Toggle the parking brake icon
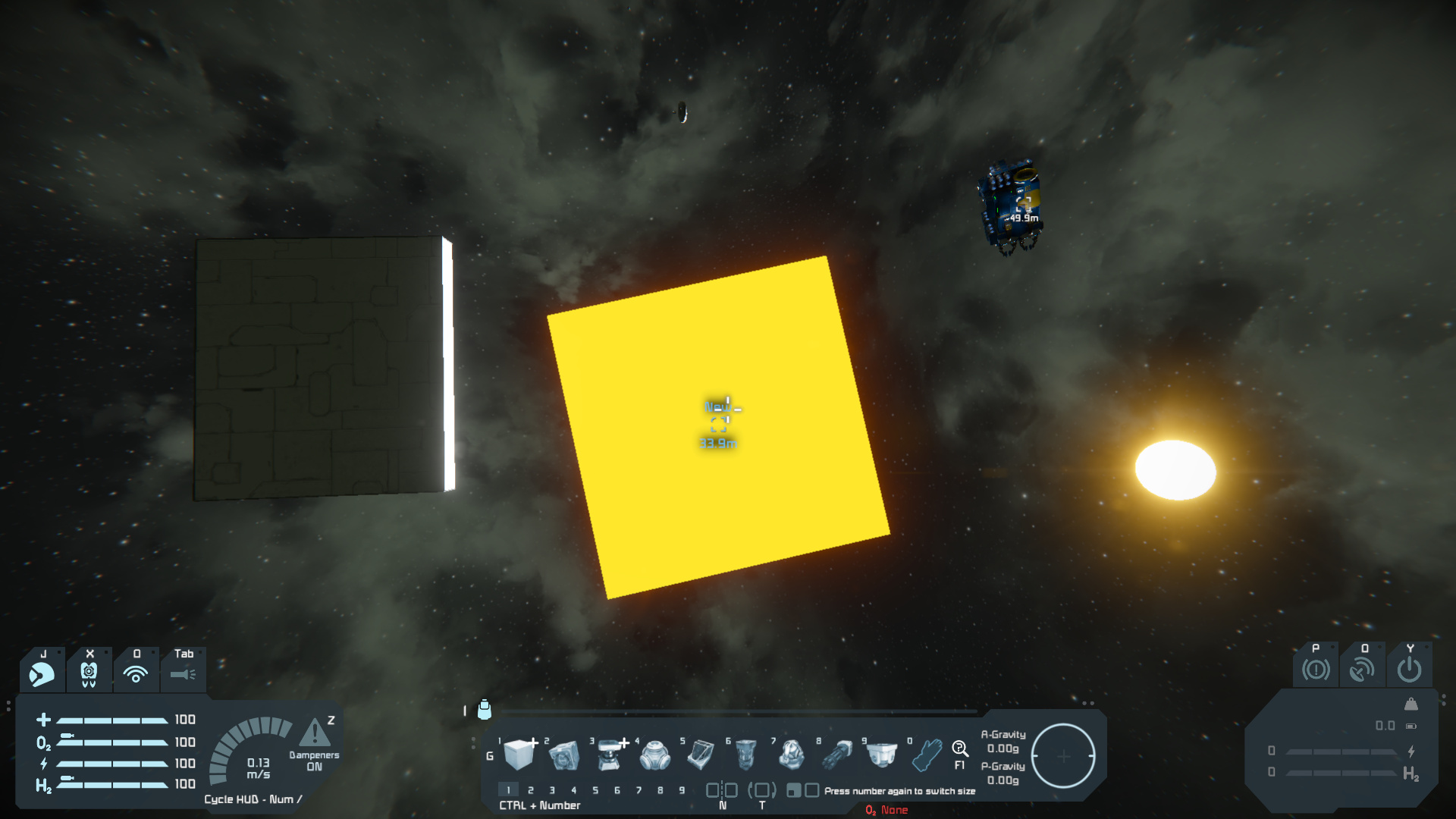 (x=1316, y=670)
